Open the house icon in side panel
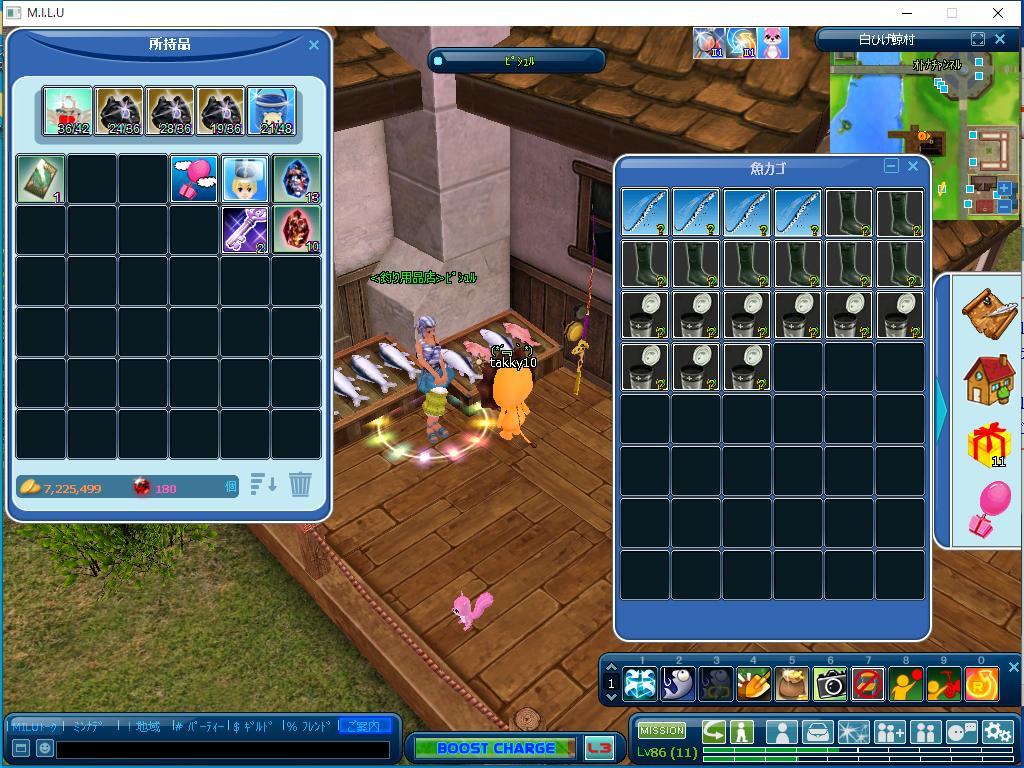 click(988, 379)
